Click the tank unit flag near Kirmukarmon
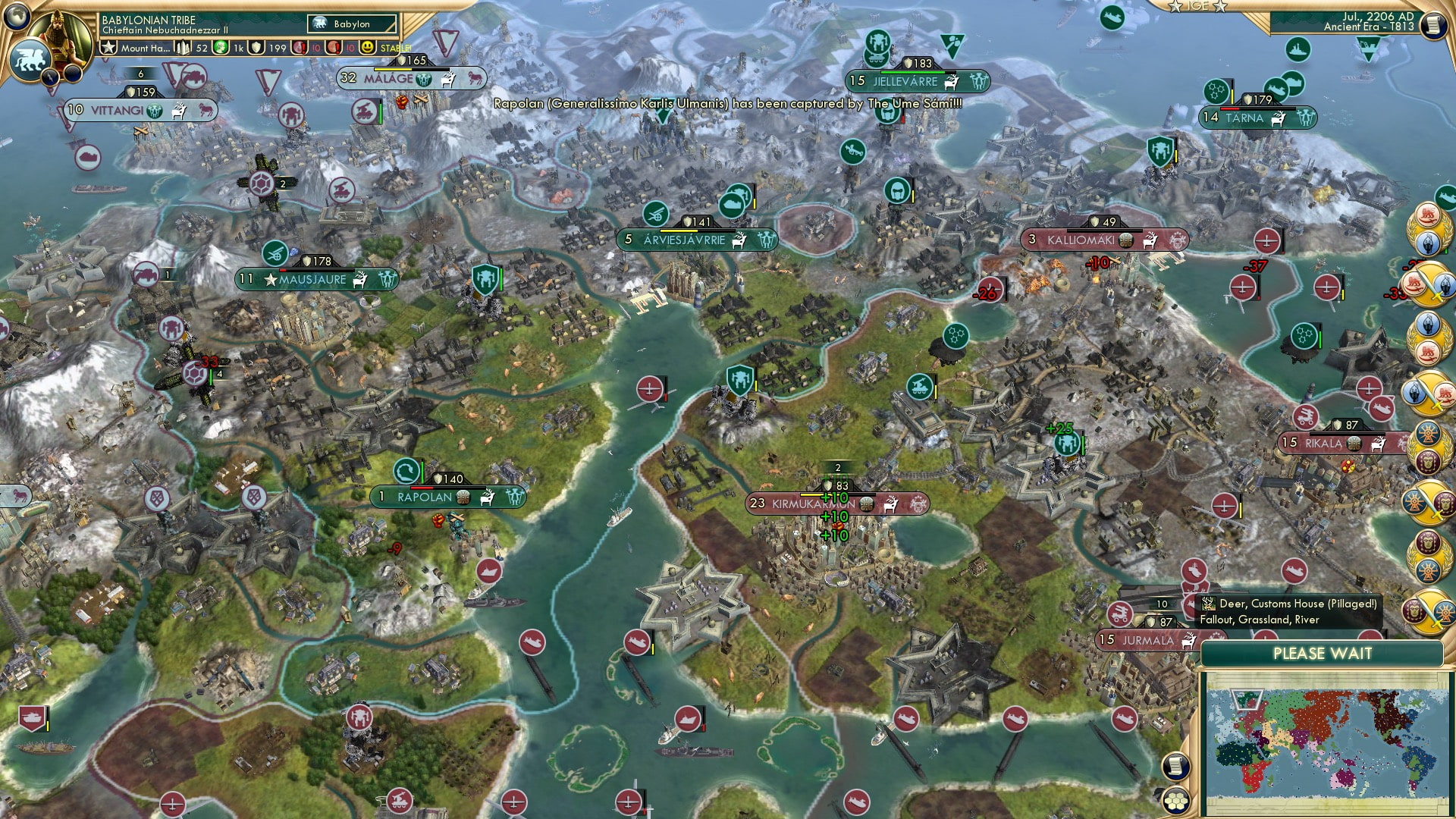The image size is (1456, 819). 920,387
